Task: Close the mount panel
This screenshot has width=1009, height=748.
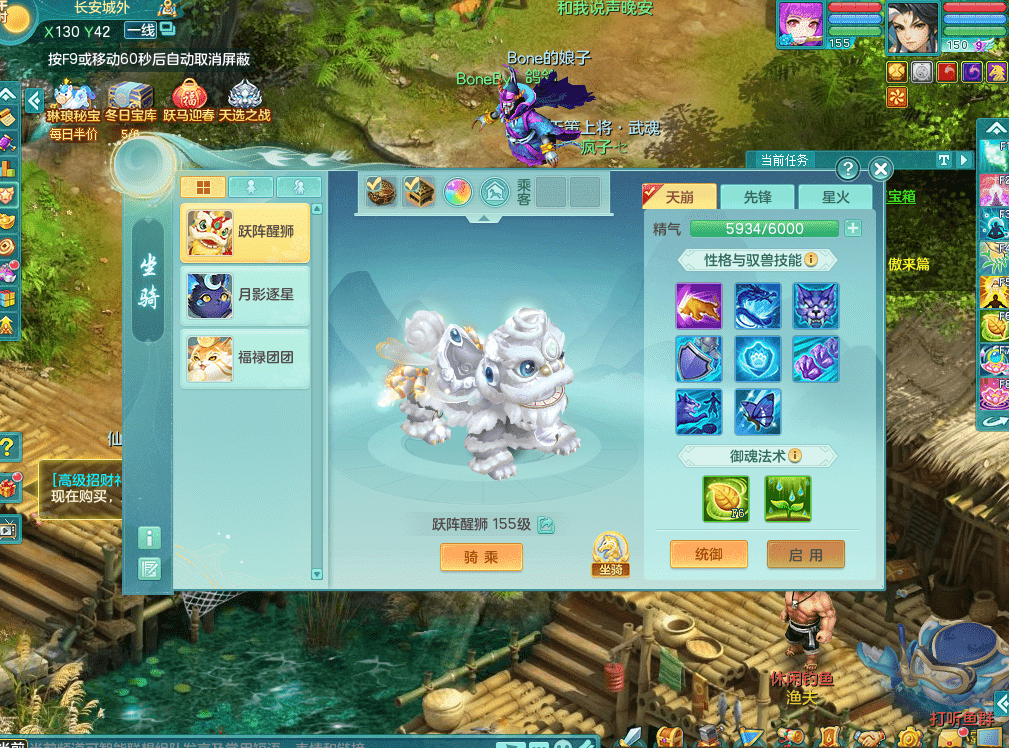Action: [x=880, y=169]
